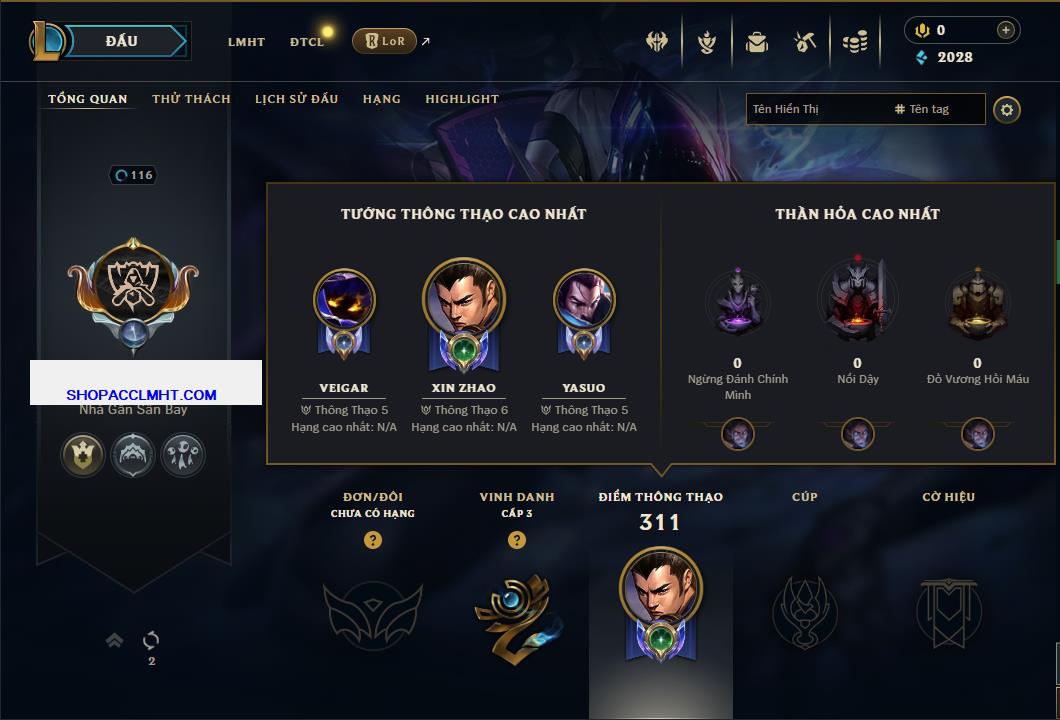Select Yasuo mastery champion portrait
This screenshot has height=720, width=1060.
(583, 302)
